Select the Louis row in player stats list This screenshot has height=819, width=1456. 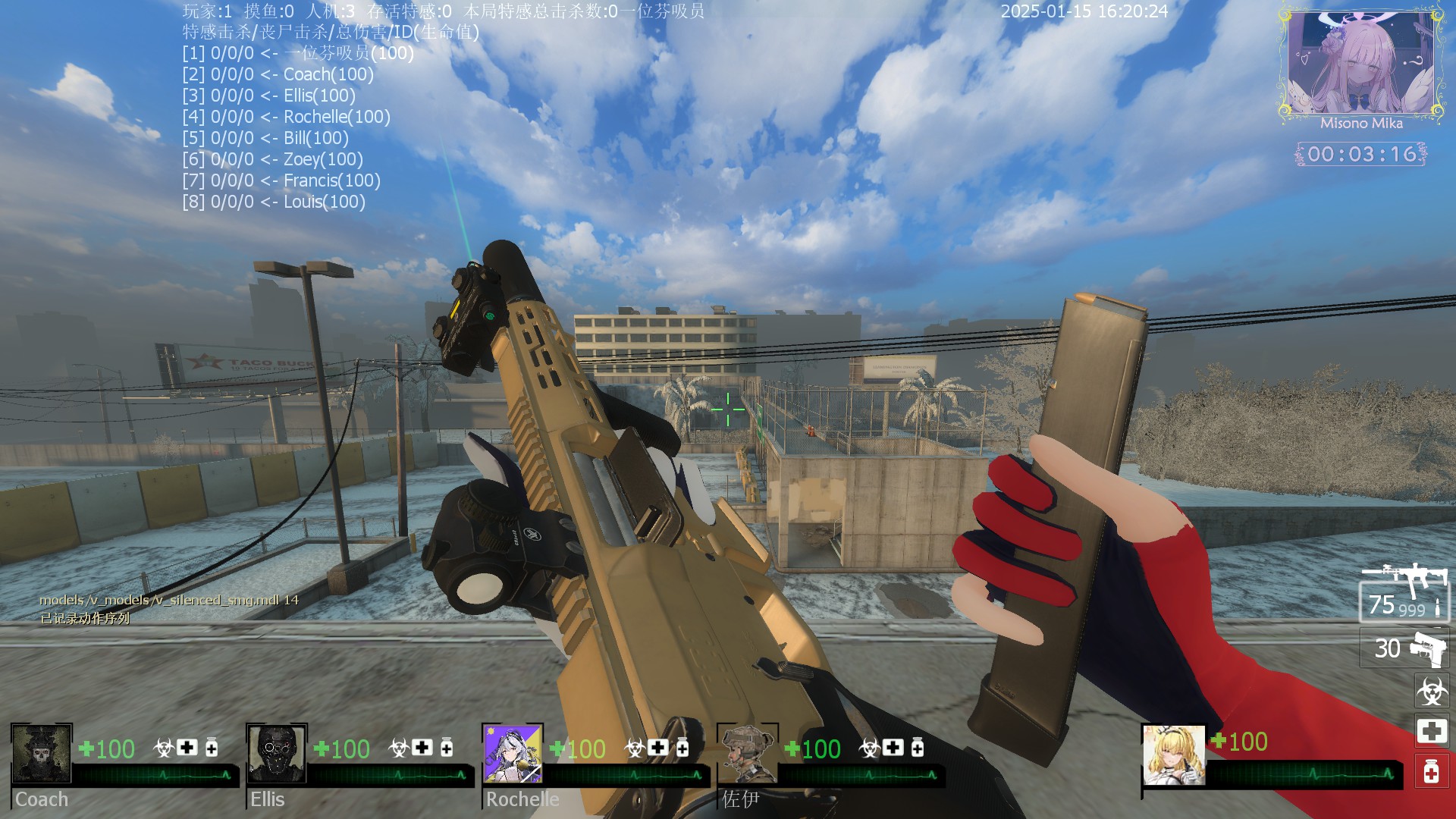click(x=274, y=202)
